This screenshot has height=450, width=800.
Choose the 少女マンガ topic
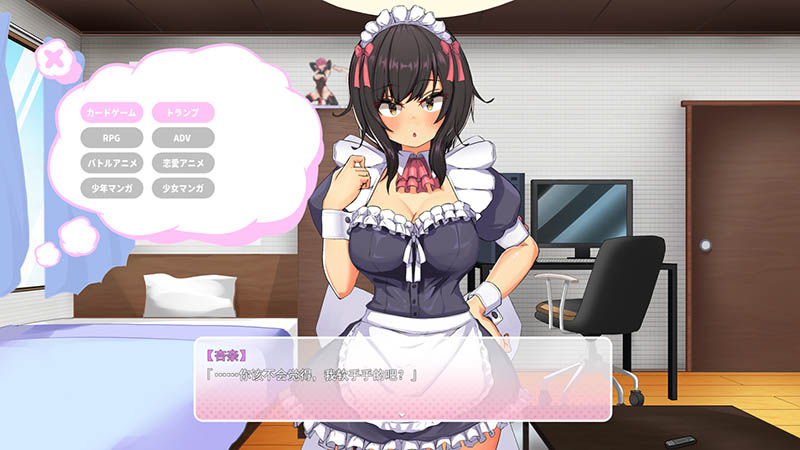click(182, 187)
